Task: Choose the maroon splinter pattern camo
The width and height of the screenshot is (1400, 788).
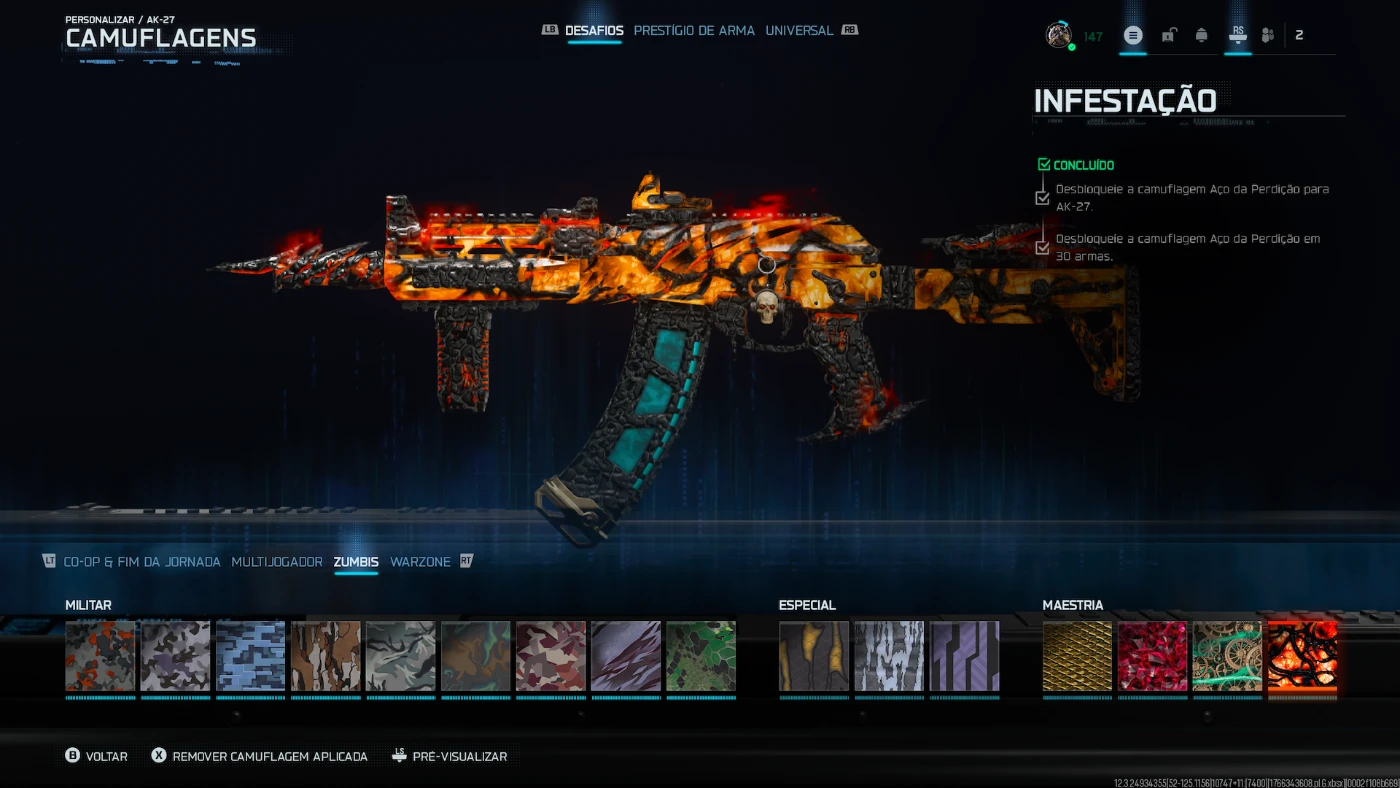Action: (551, 656)
